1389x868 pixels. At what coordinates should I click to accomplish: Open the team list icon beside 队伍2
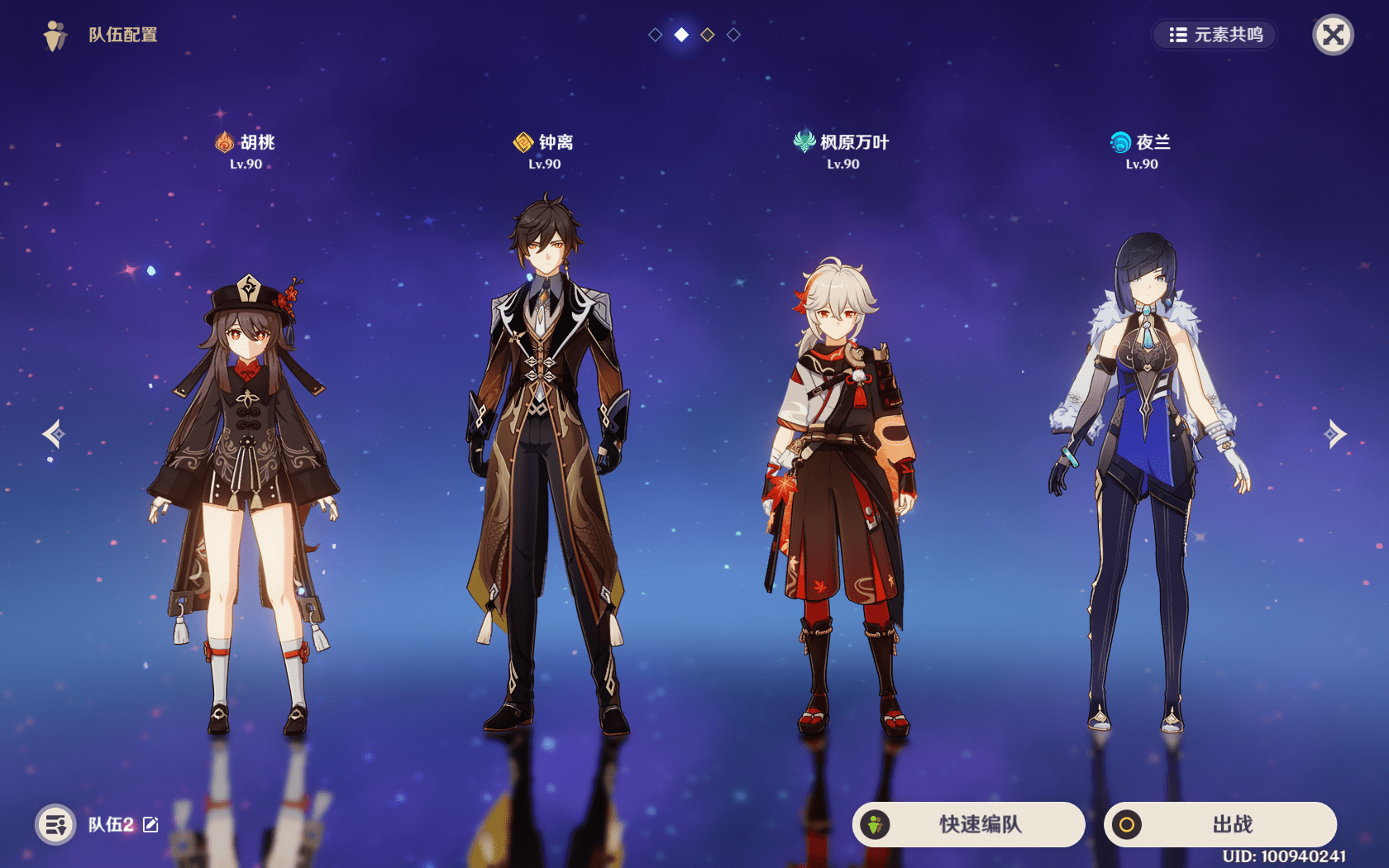click(x=55, y=824)
